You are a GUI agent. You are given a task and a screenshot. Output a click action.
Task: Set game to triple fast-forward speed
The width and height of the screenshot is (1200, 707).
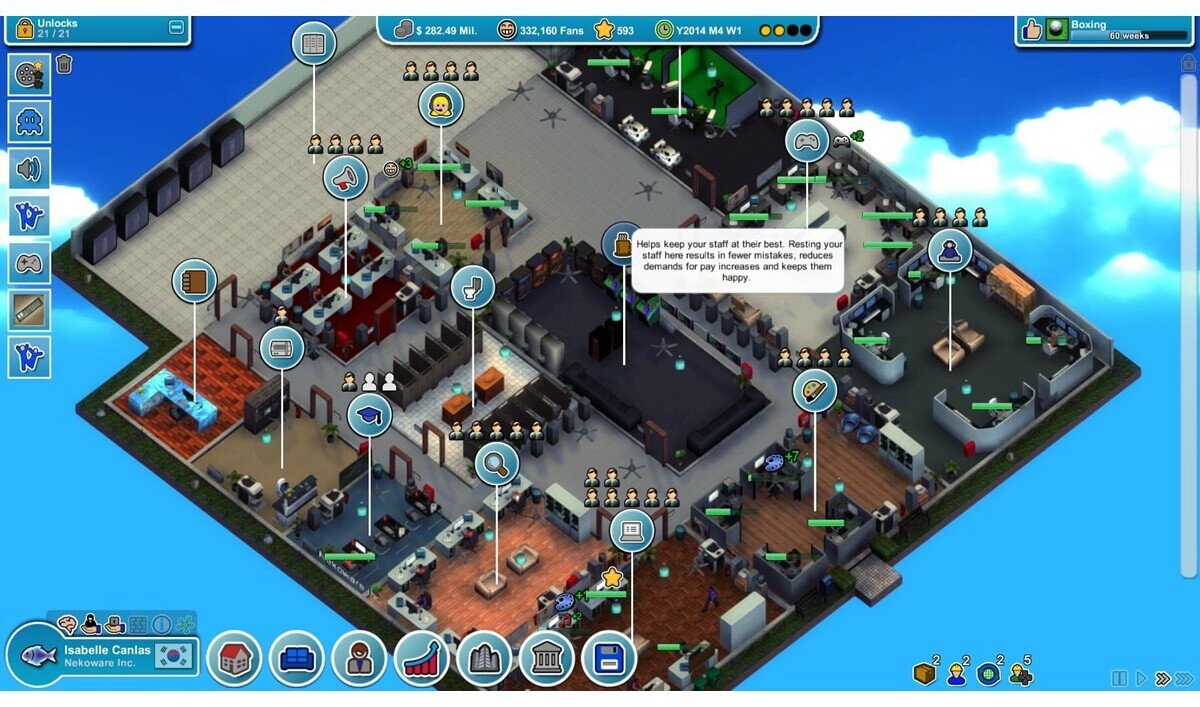(x=1185, y=679)
